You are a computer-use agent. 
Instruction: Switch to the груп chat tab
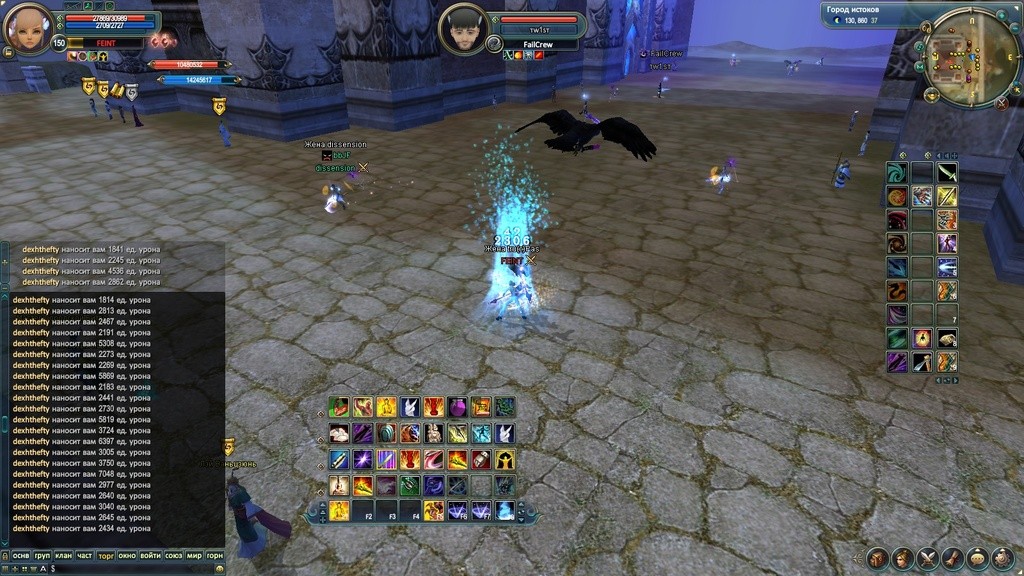42,555
